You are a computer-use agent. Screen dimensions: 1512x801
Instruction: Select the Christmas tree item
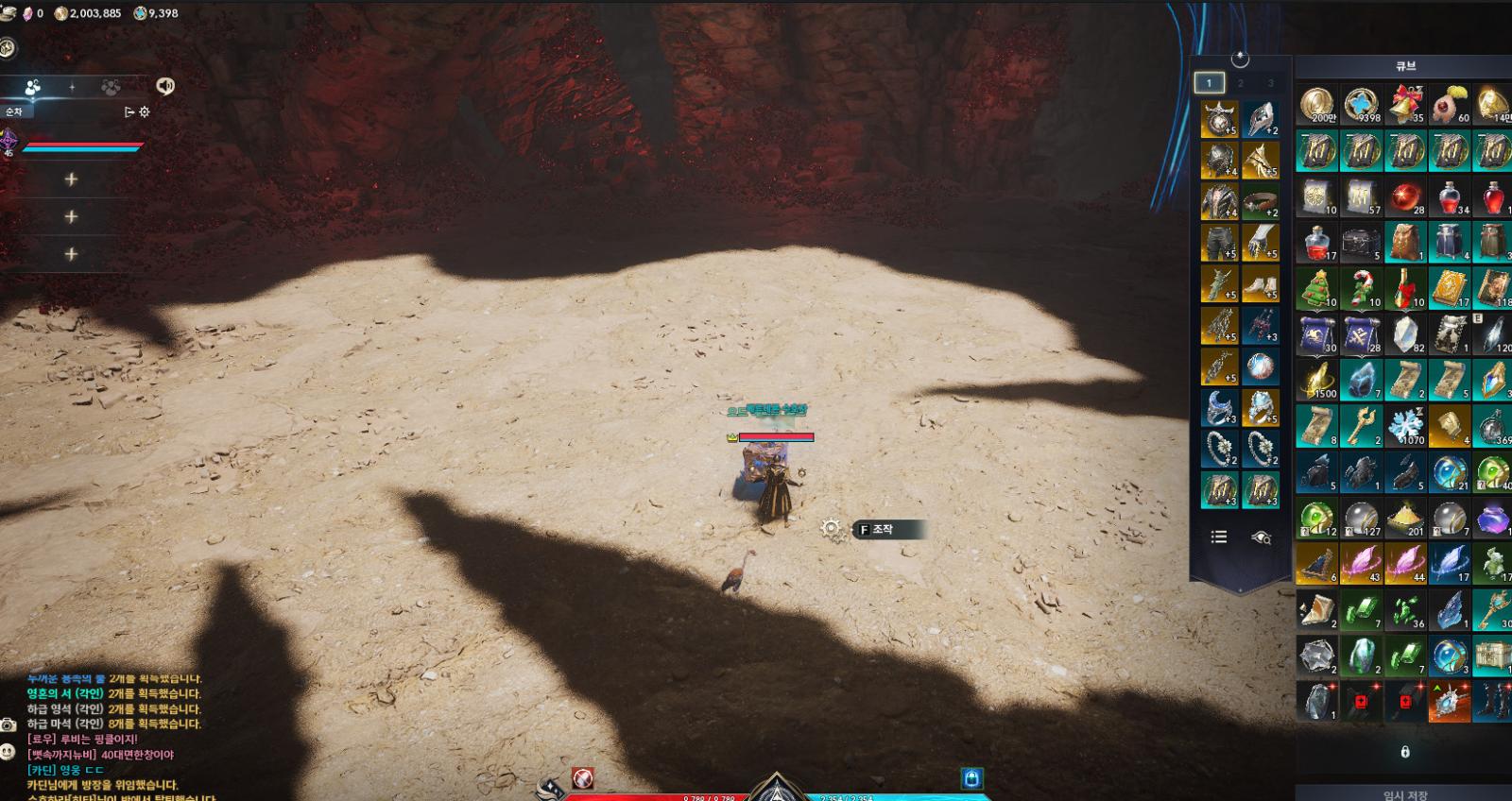[x=1317, y=288]
